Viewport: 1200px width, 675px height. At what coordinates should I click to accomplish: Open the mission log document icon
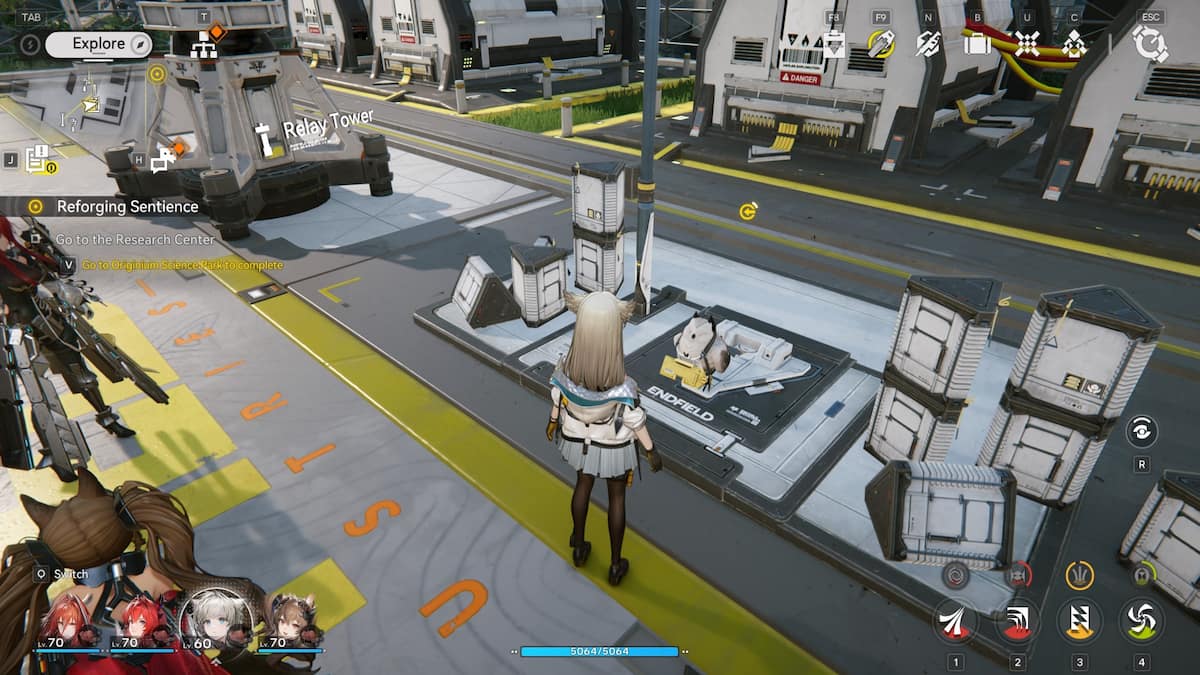click(x=38, y=158)
